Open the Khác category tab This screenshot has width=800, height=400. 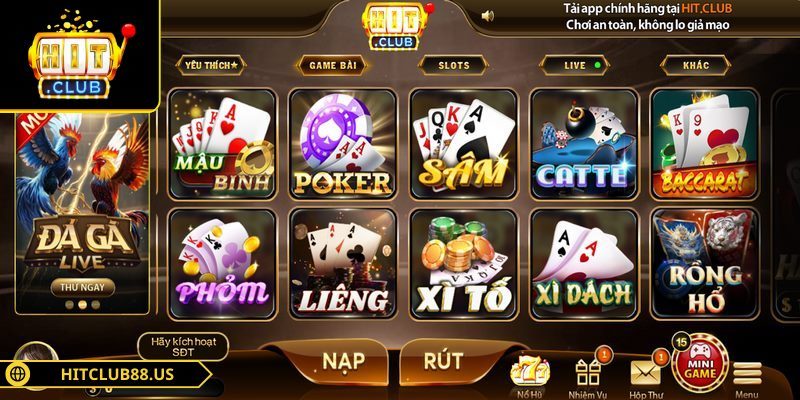pyautogui.click(x=696, y=65)
